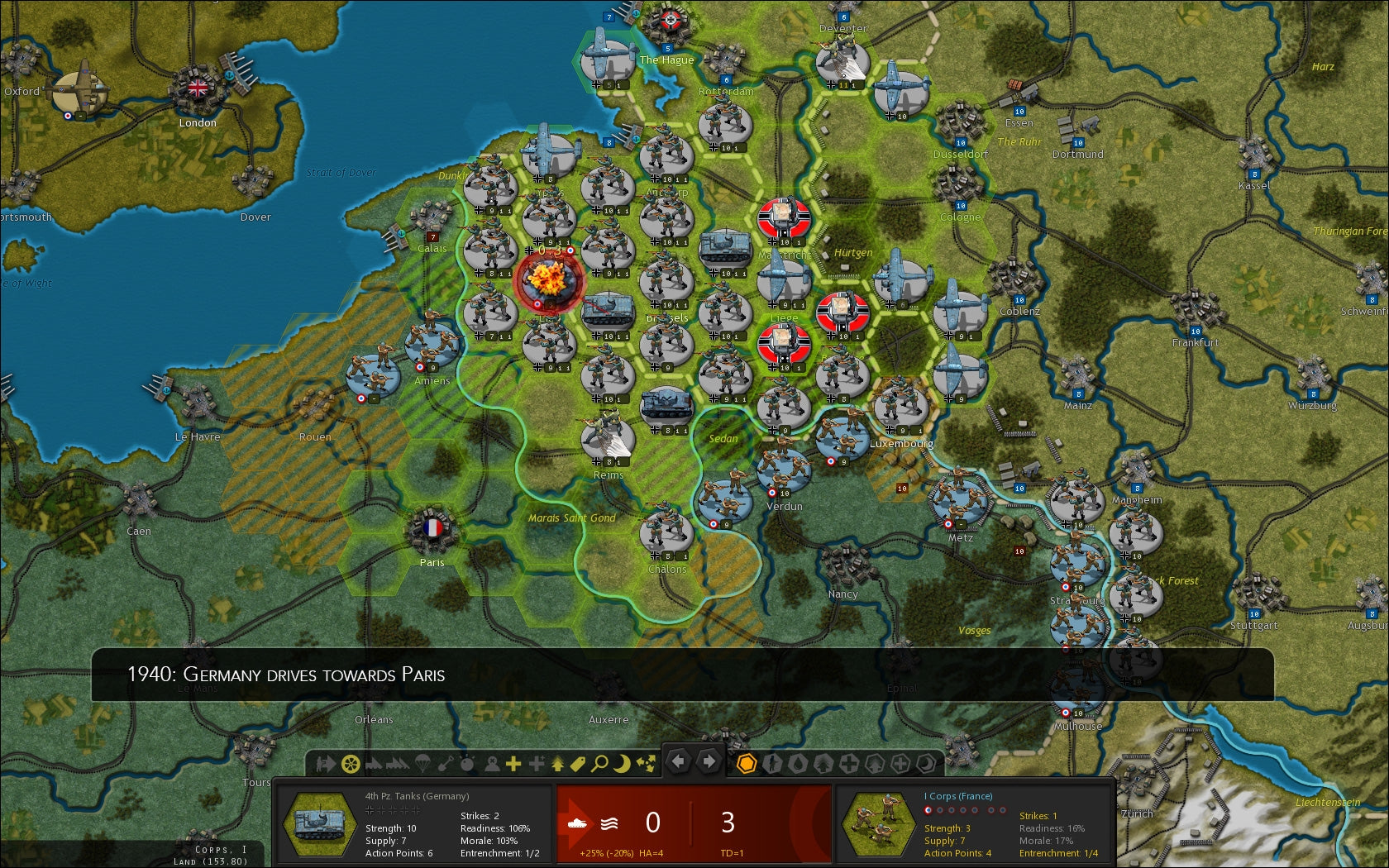
Task: Click the parachute airborne toolbar icon
Action: click(x=422, y=761)
